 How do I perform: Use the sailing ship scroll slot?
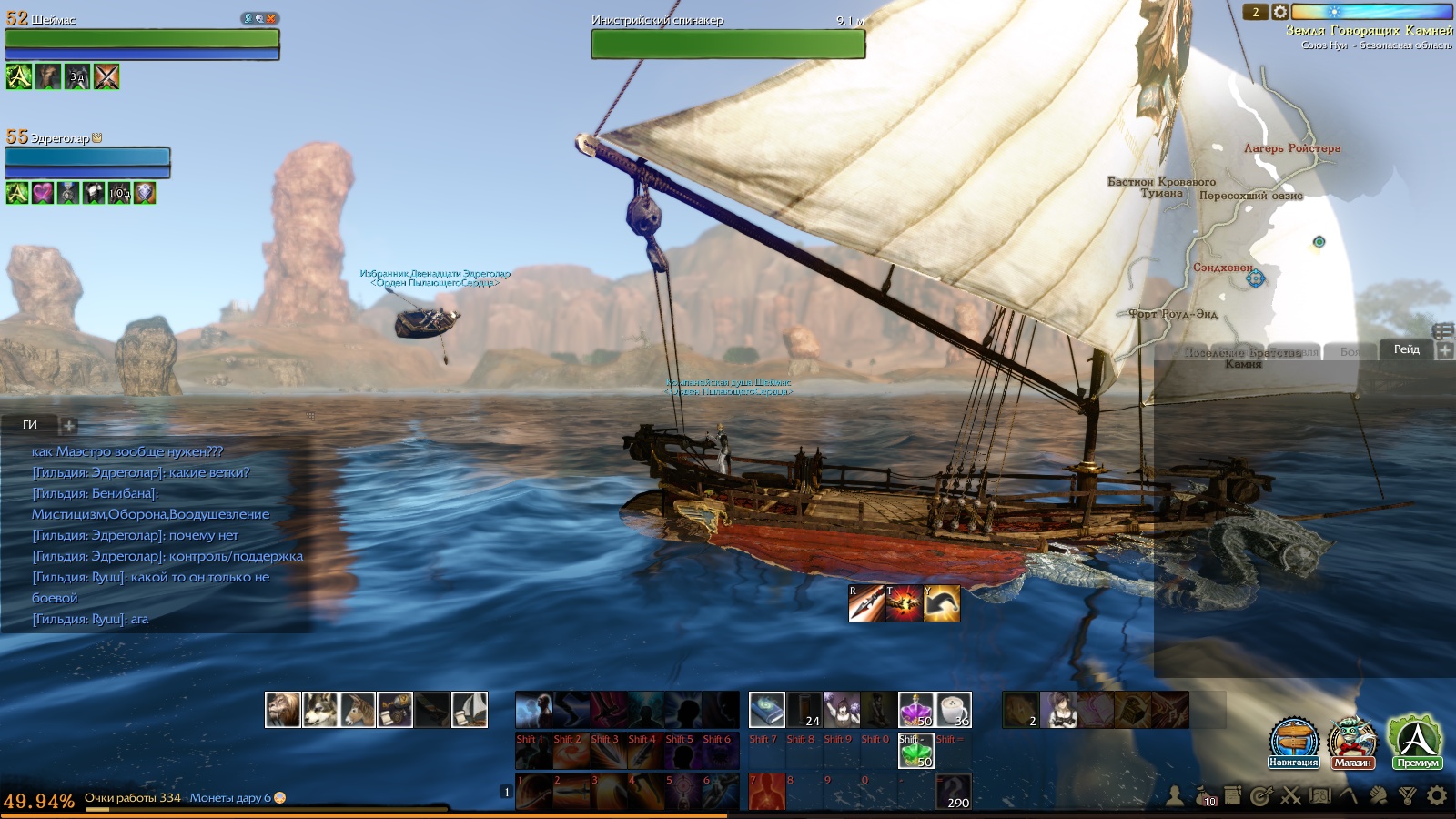click(x=470, y=710)
